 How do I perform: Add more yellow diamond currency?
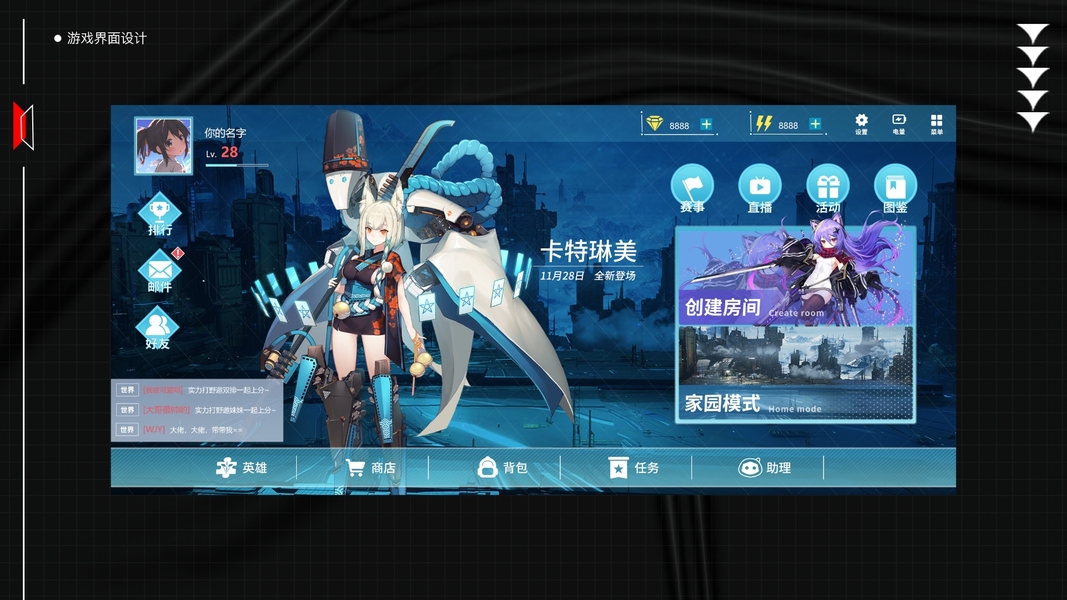707,125
